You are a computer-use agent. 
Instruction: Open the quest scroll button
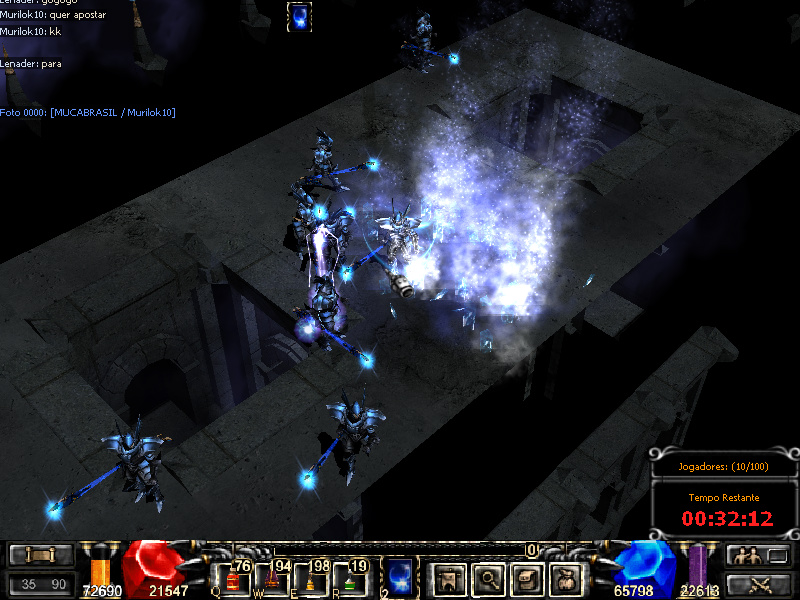[x=526, y=577]
